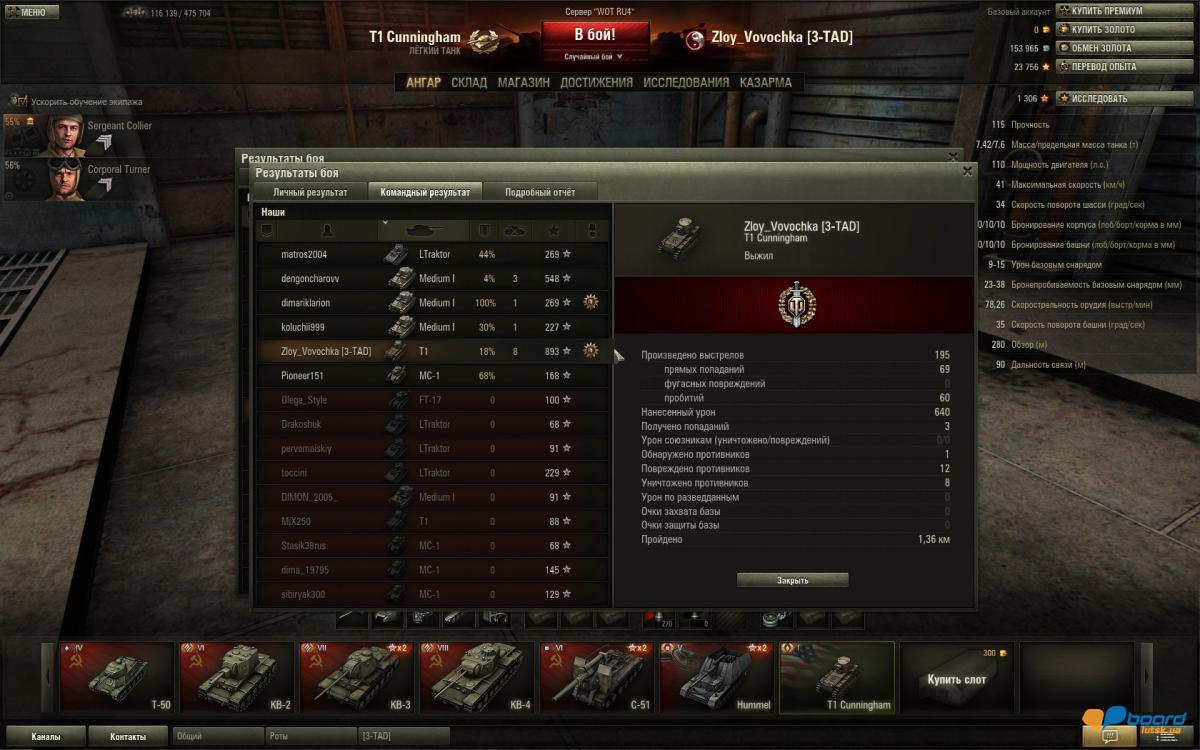Close battle results with Закрыть button
This screenshot has width=1200, height=750.
[792, 580]
